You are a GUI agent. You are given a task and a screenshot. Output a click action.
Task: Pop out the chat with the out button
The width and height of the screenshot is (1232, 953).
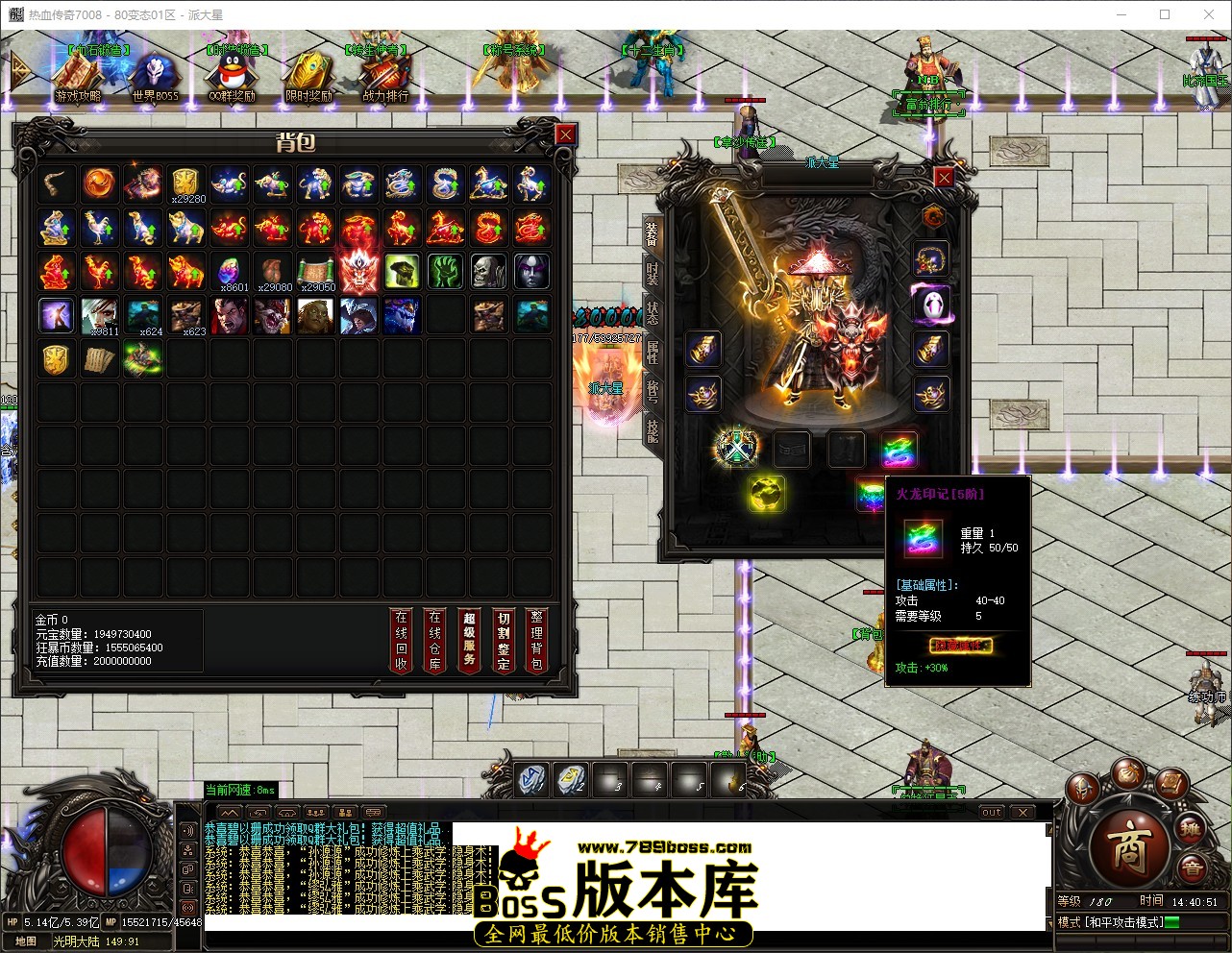click(992, 812)
